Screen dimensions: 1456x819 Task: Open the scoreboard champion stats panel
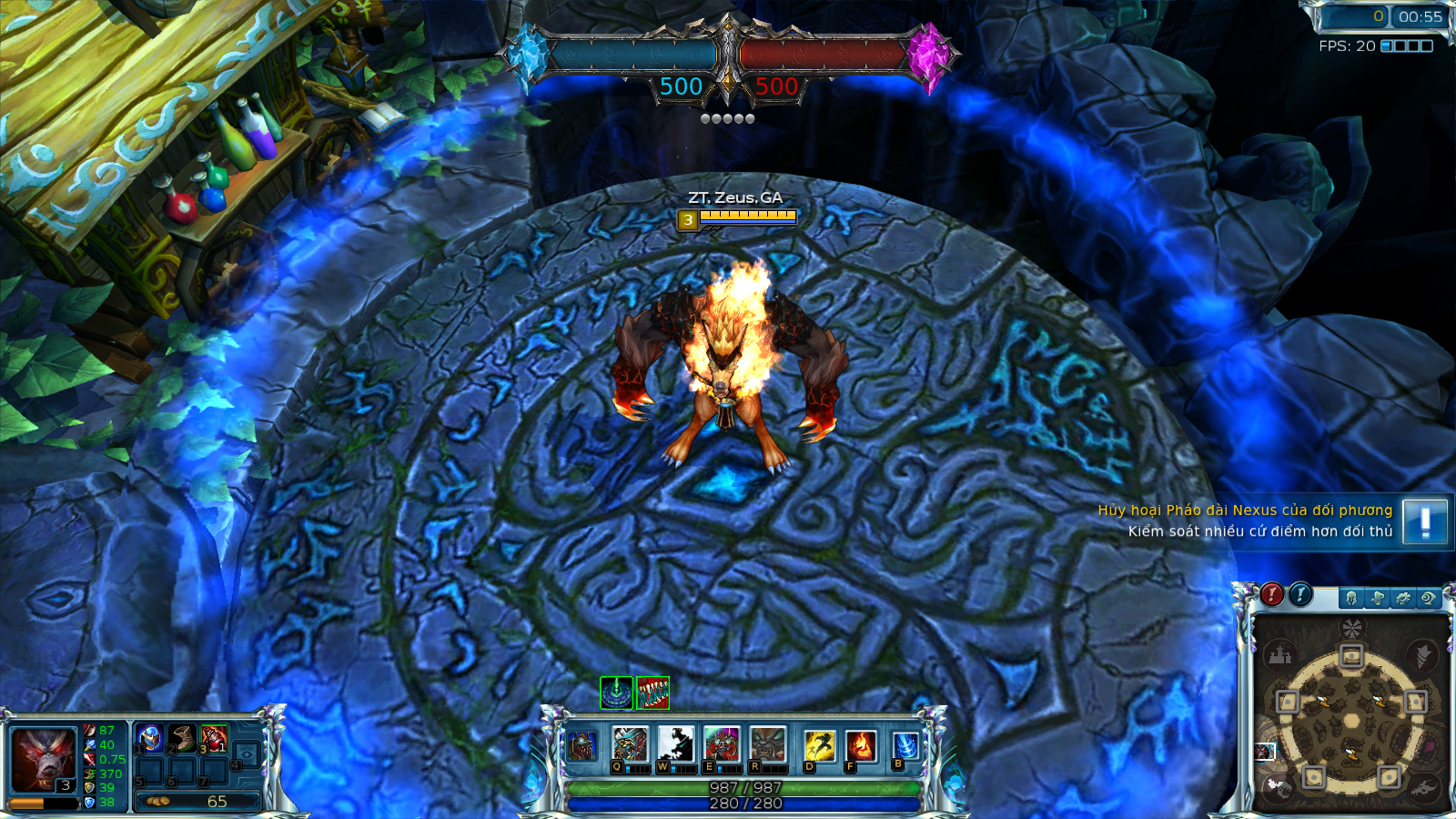coord(1351,597)
